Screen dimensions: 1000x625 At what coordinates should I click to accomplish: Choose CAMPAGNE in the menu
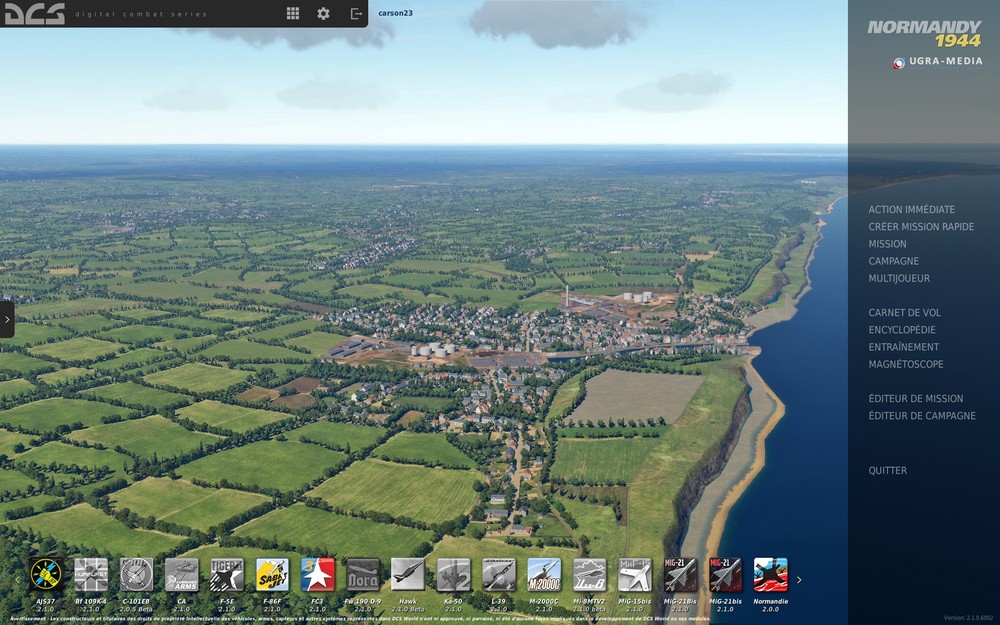click(893, 261)
